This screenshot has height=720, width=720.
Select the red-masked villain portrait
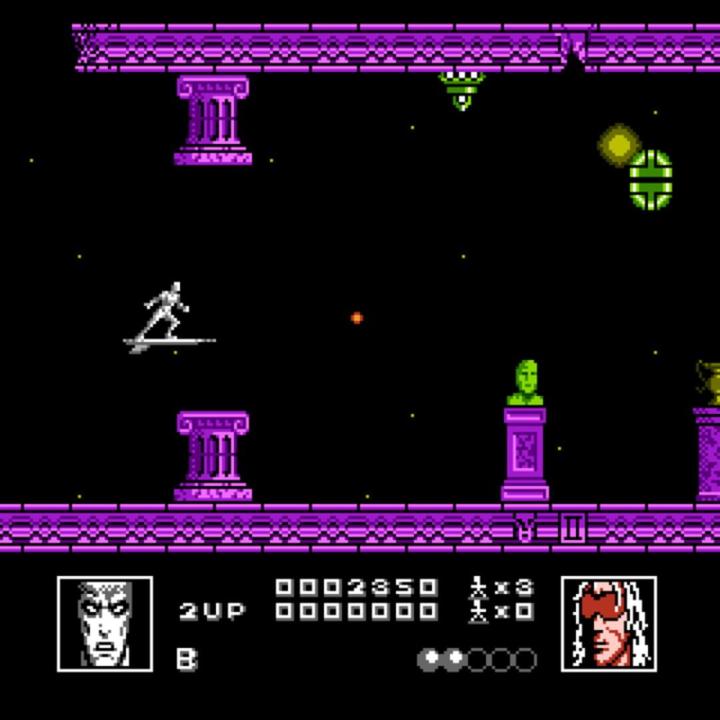pos(609,623)
